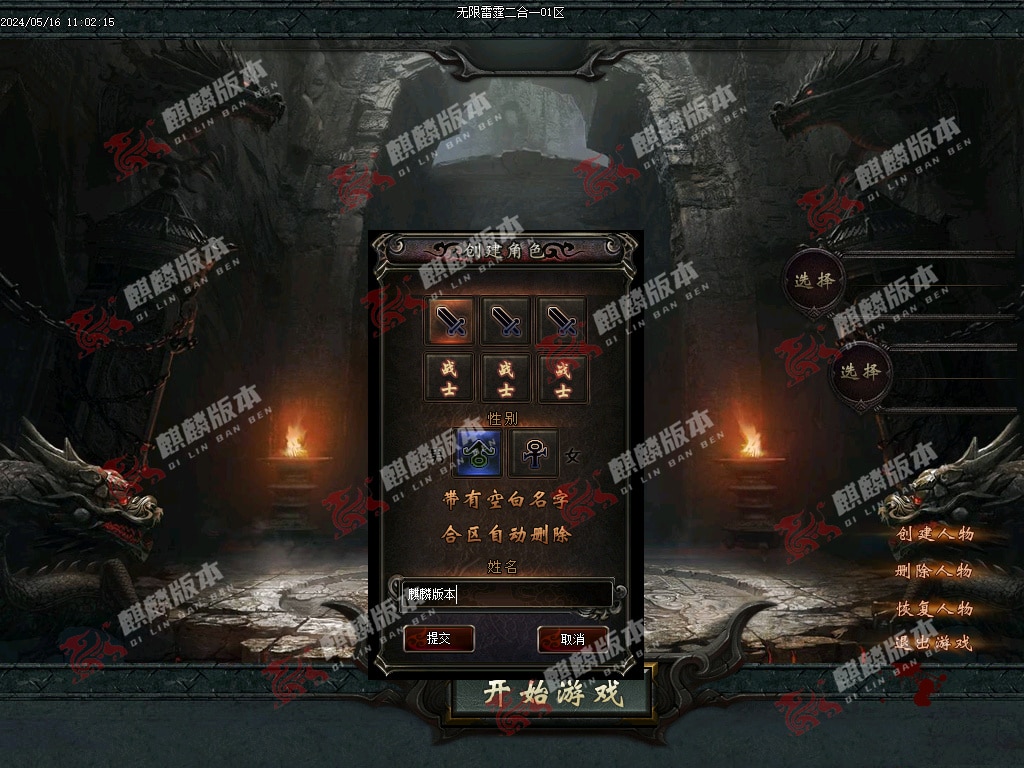Screen dimensions: 1024x768
Task: Choose 删除人物 to delete a character
Action: click(x=934, y=571)
